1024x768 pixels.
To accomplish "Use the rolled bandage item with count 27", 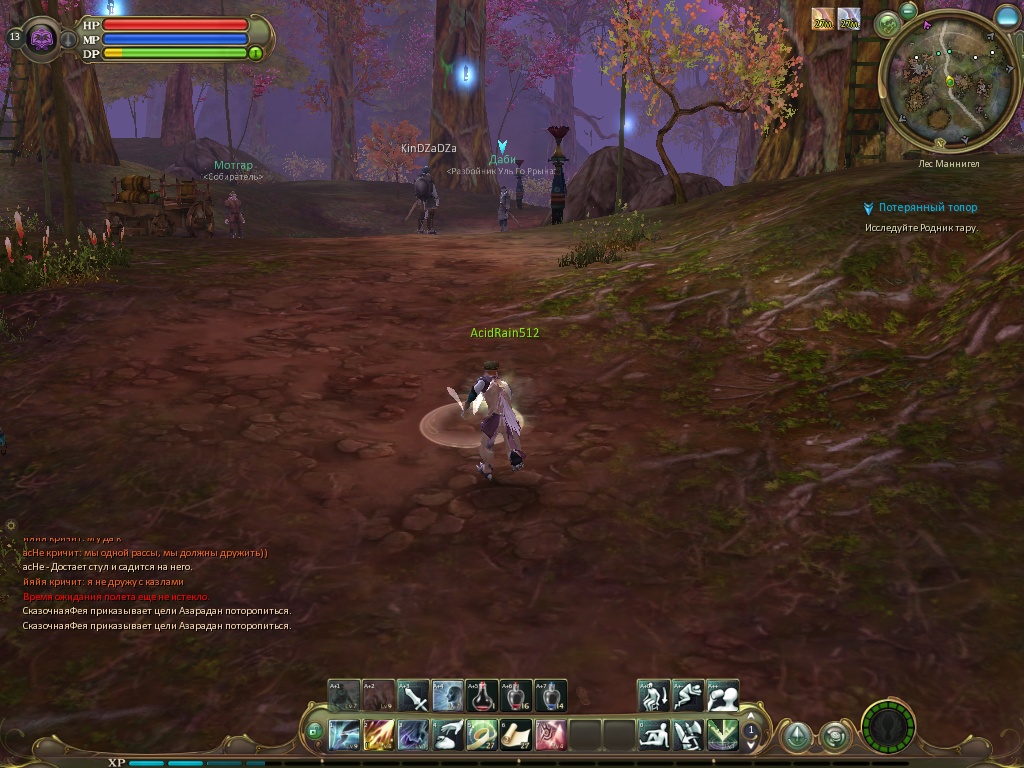I will (x=481, y=735).
